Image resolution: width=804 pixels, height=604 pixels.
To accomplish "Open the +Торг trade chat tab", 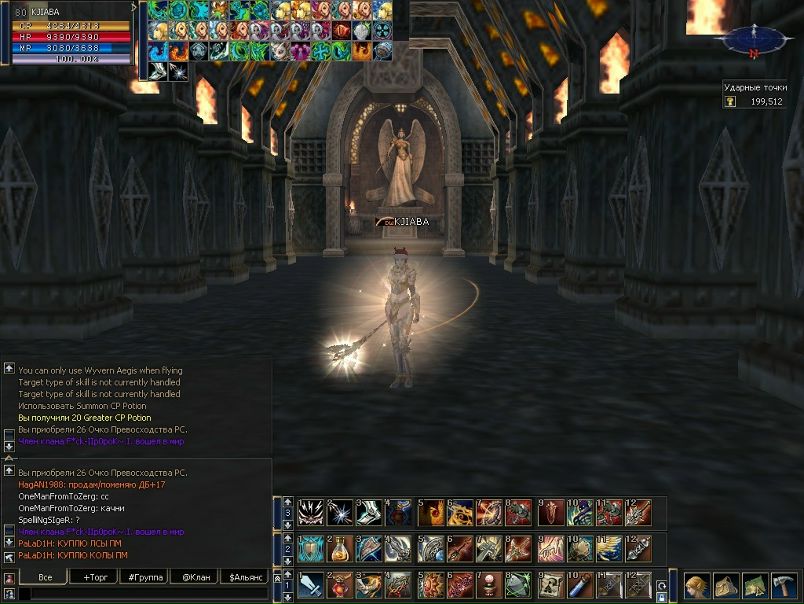I will 95,577.
